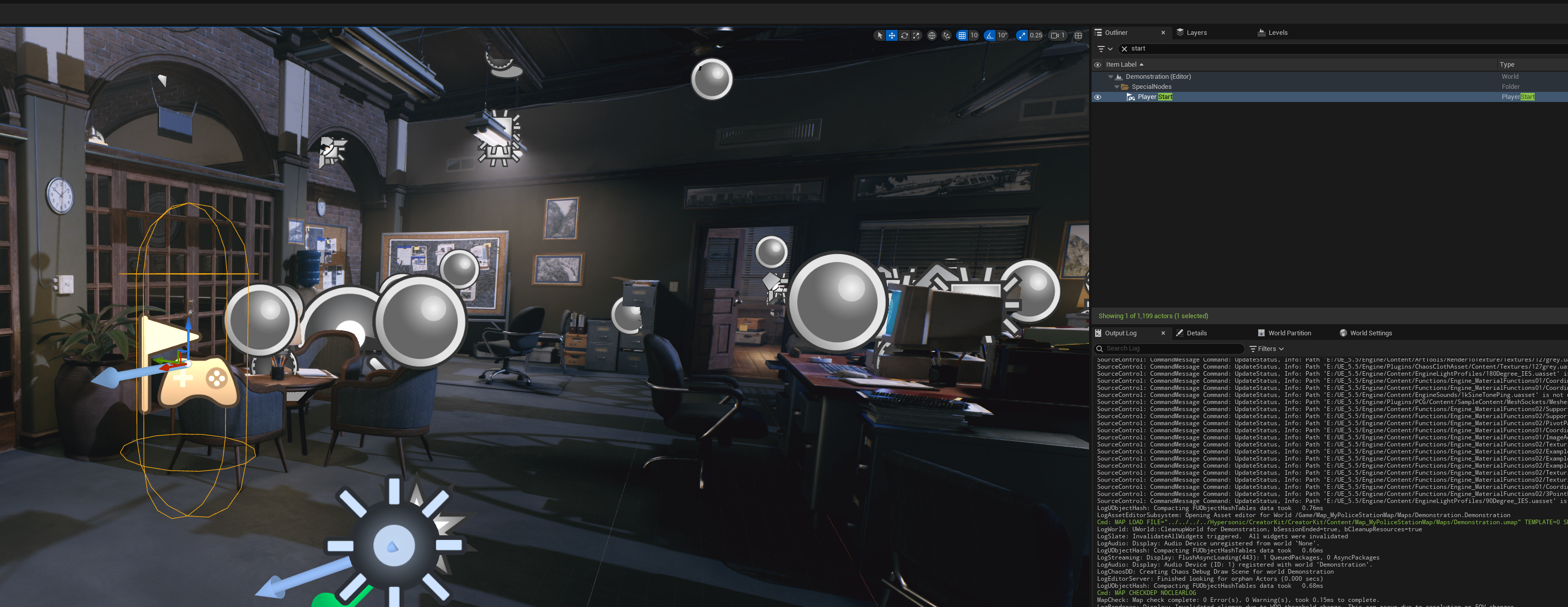Toggle grid snapping in the viewport toolbar

tap(962, 35)
